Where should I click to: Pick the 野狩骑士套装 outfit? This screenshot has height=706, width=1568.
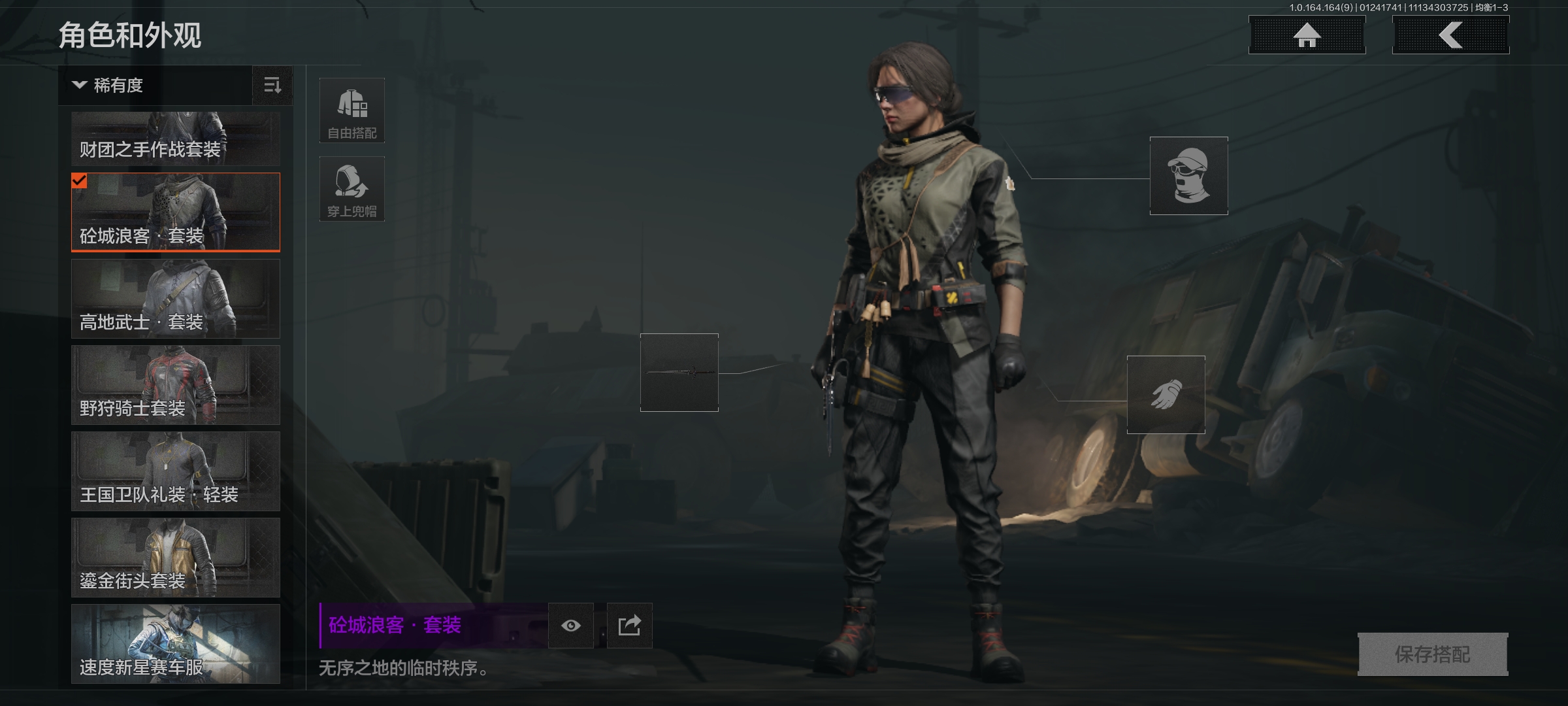pos(175,384)
